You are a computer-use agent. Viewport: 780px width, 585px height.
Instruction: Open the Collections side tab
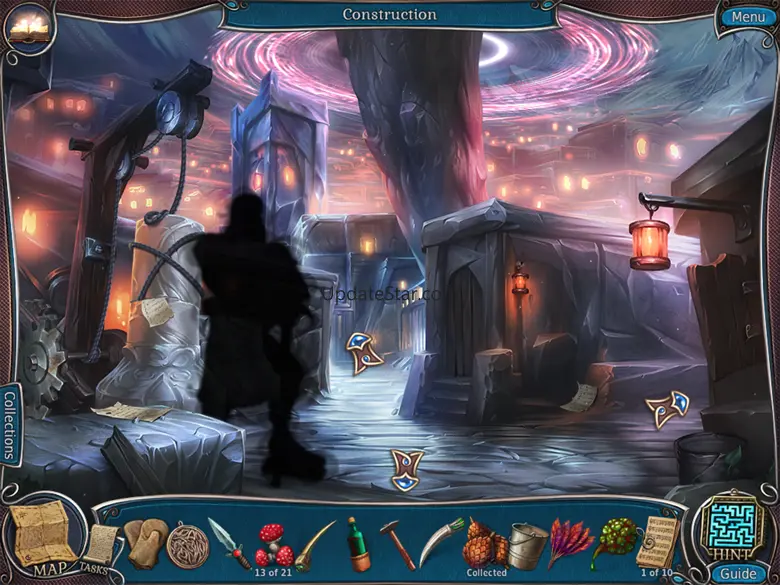[x=10, y=425]
